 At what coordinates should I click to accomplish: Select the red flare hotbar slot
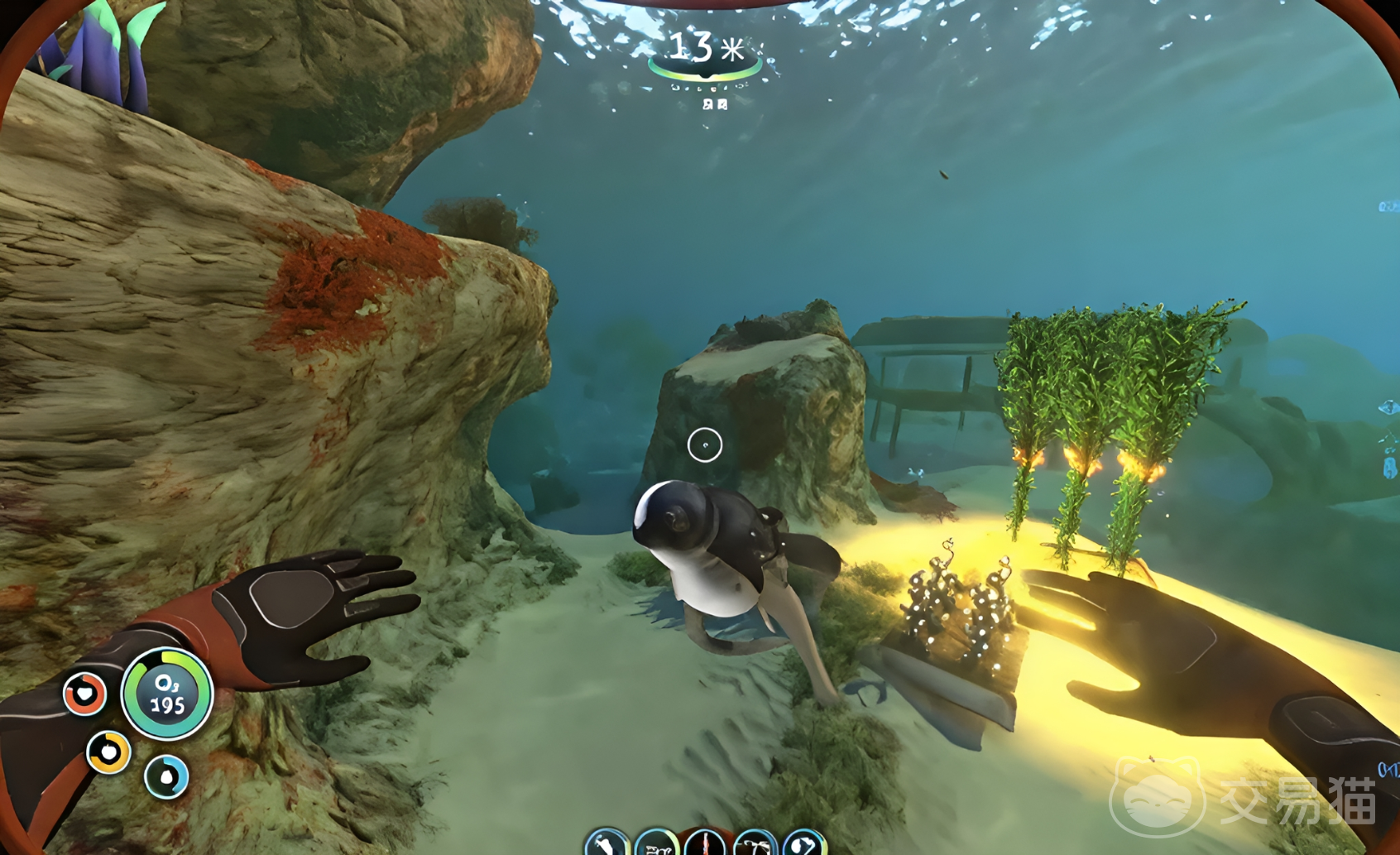click(706, 844)
